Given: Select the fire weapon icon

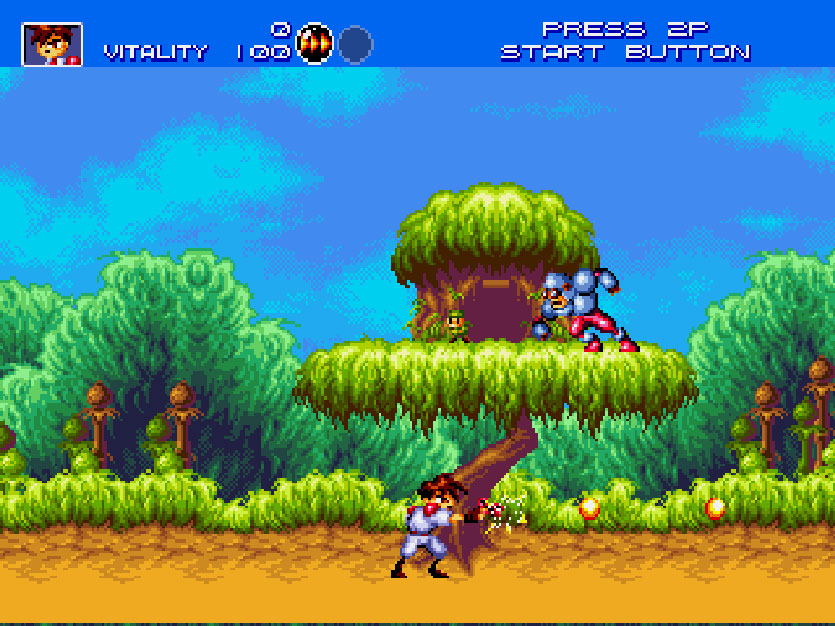Looking at the screenshot, I should [x=315, y=44].
